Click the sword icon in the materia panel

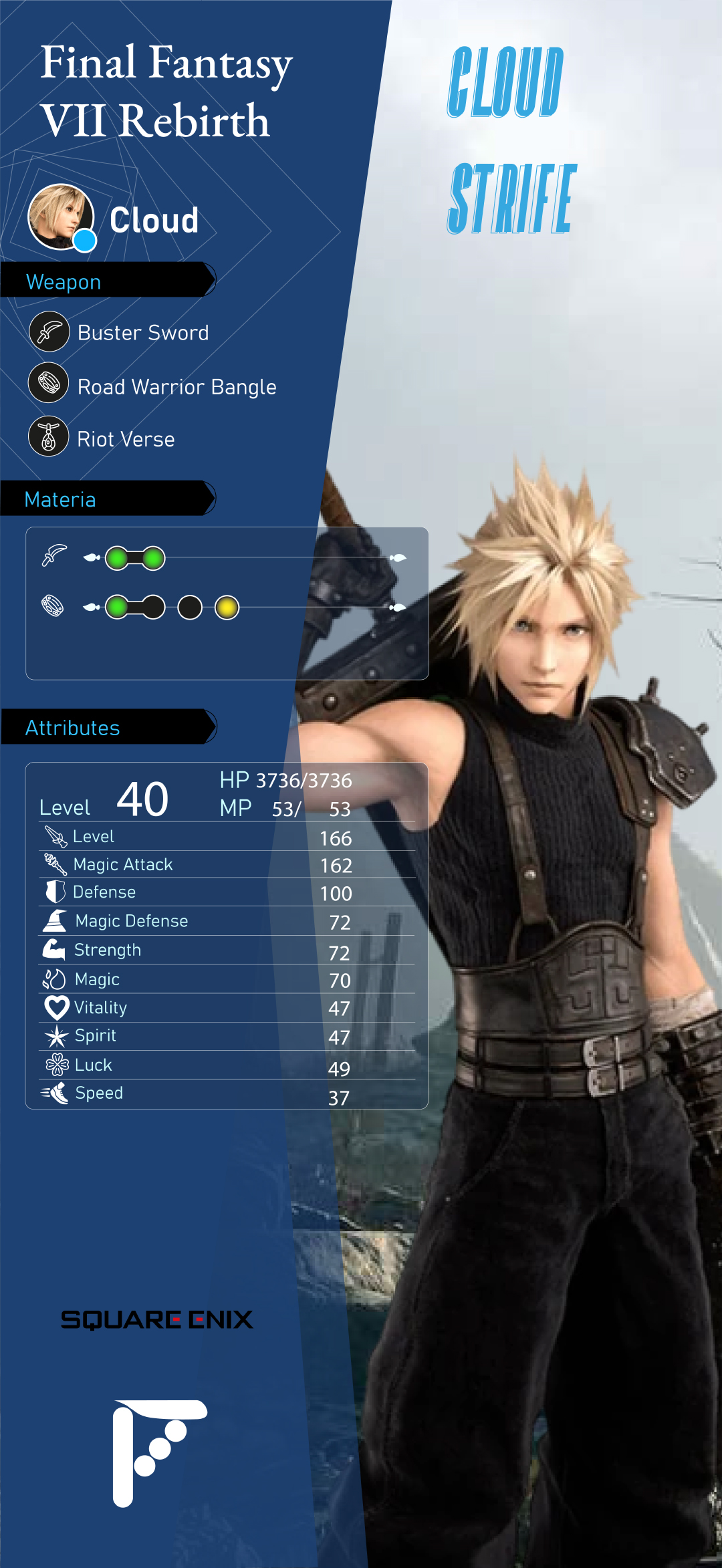pos(54,556)
